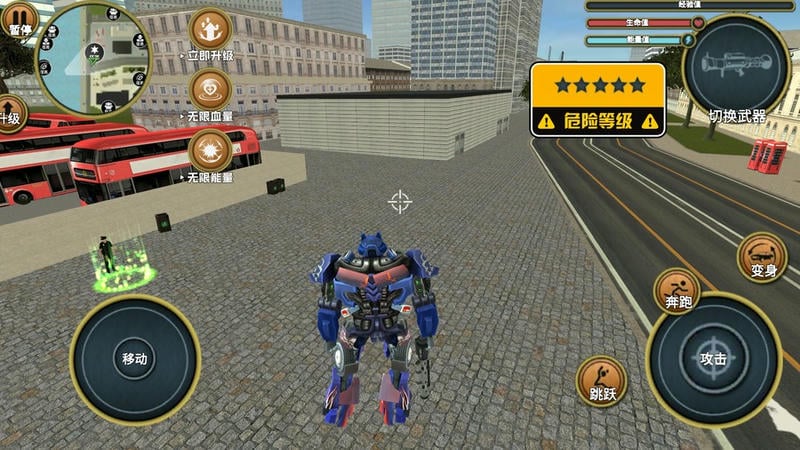This screenshot has width=800, height=450.
Task: Tap the 移动 movement joystick
Action: click(x=135, y=359)
